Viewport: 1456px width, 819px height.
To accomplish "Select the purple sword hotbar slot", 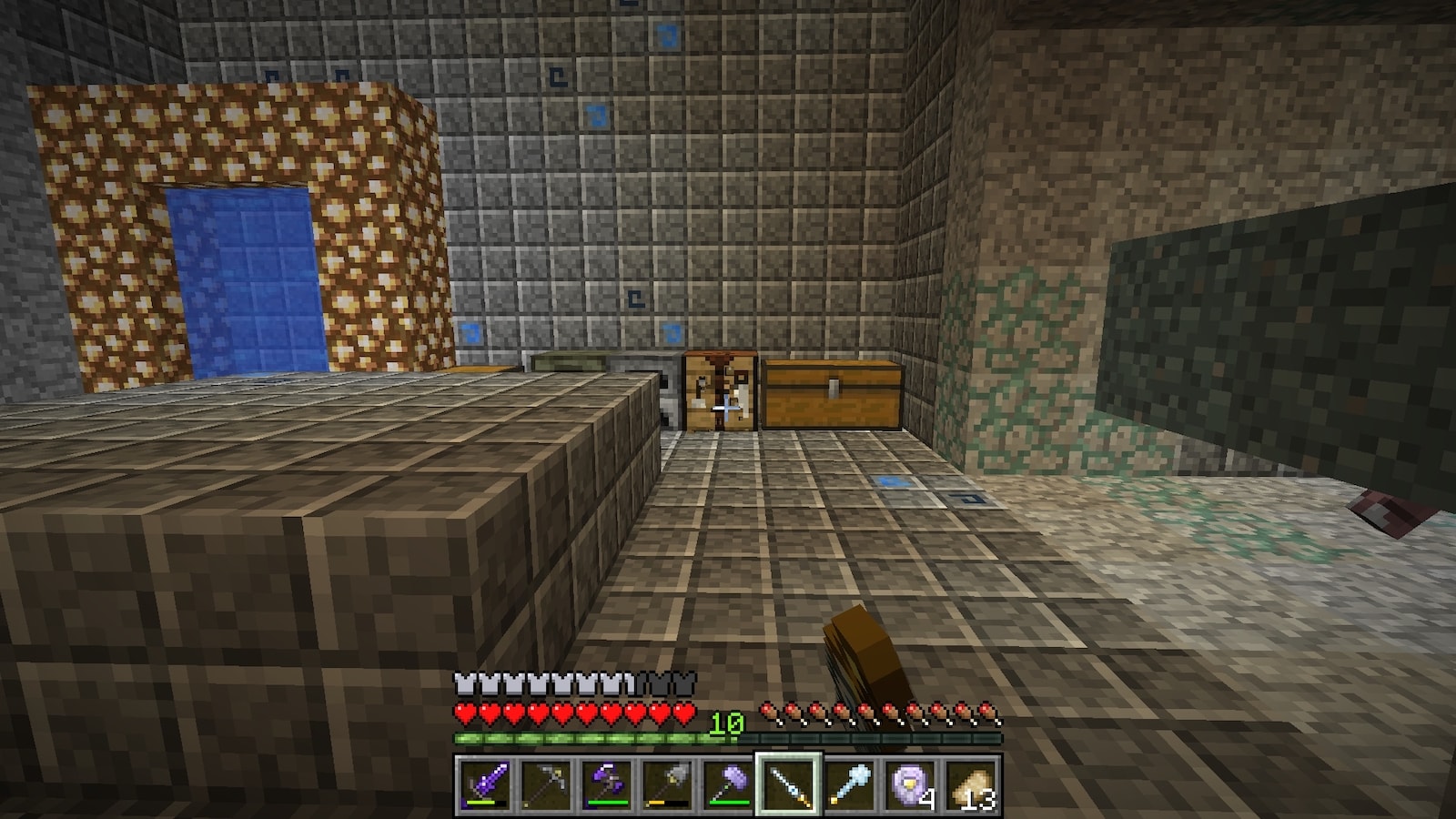I will 483,784.
